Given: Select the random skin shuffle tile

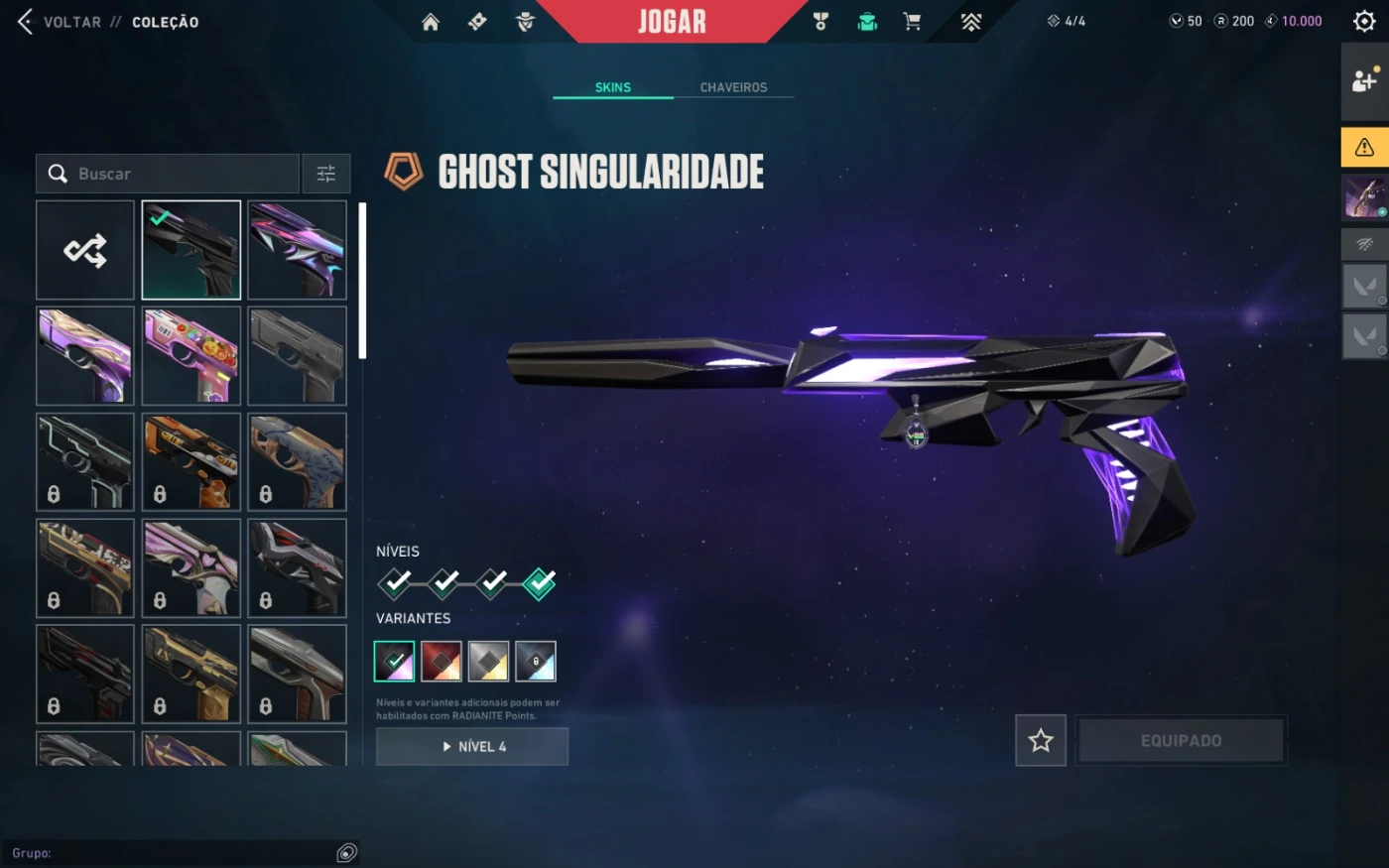Looking at the screenshot, I should (85, 250).
